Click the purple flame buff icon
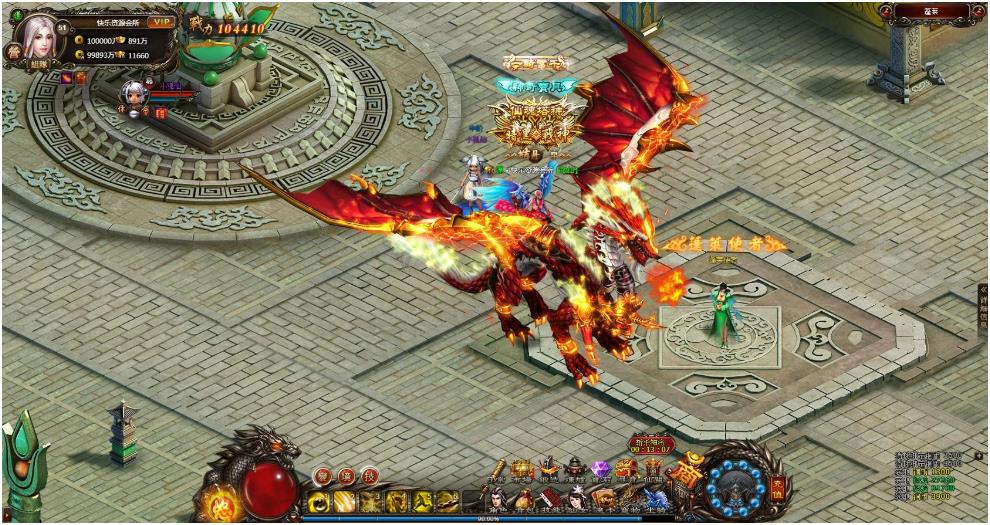990x525 pixels. [66, 78]
